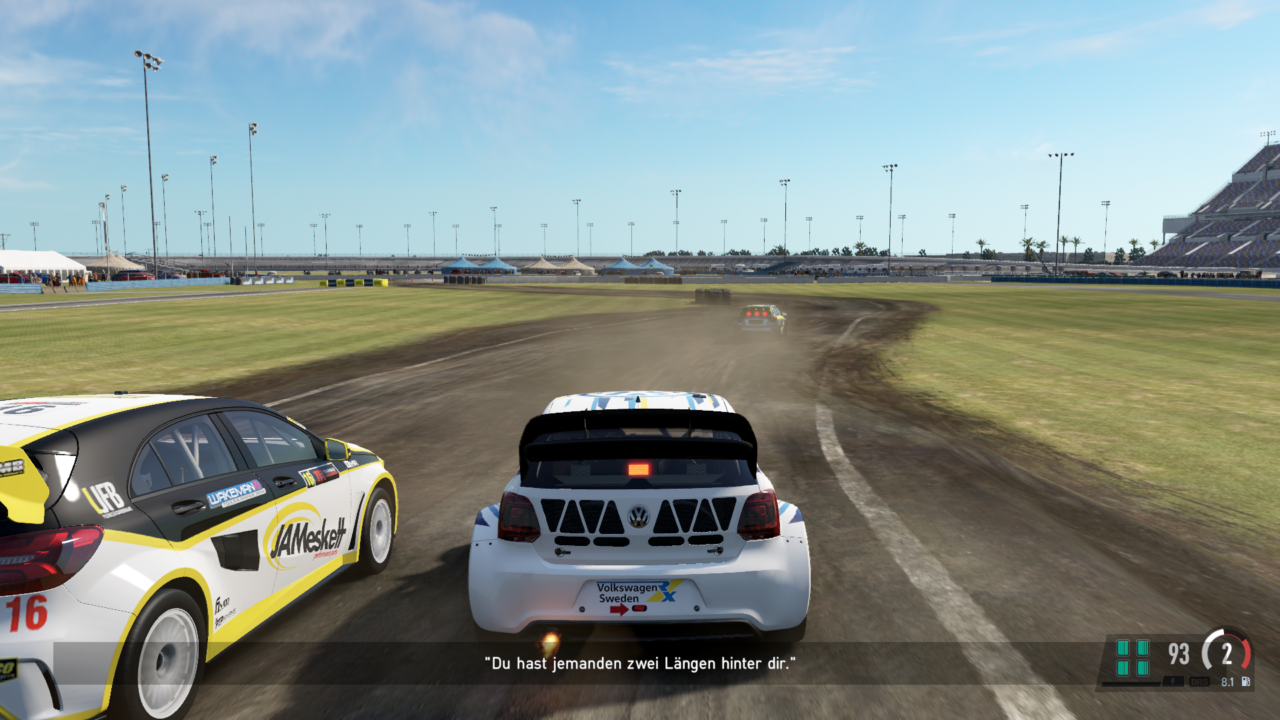Viewport: 1280px width, 720px height.
Task: Select the RX logo on the Volkswagen Sweden decal
Action: coord(667,591)
